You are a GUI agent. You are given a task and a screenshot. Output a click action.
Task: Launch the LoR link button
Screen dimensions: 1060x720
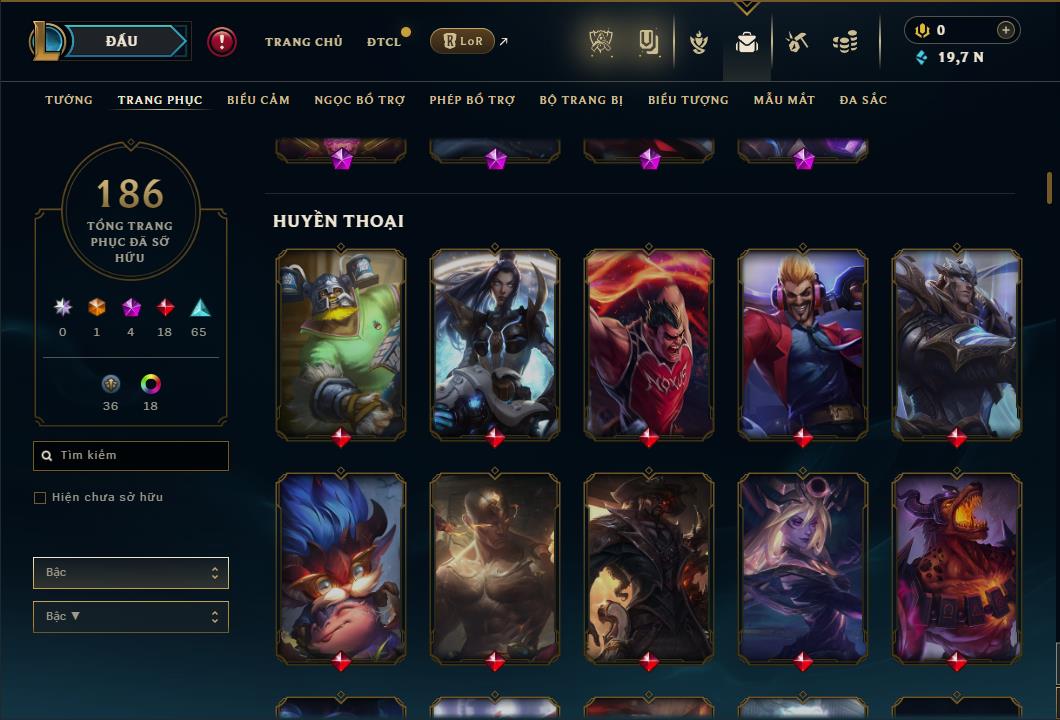point(462,41)
